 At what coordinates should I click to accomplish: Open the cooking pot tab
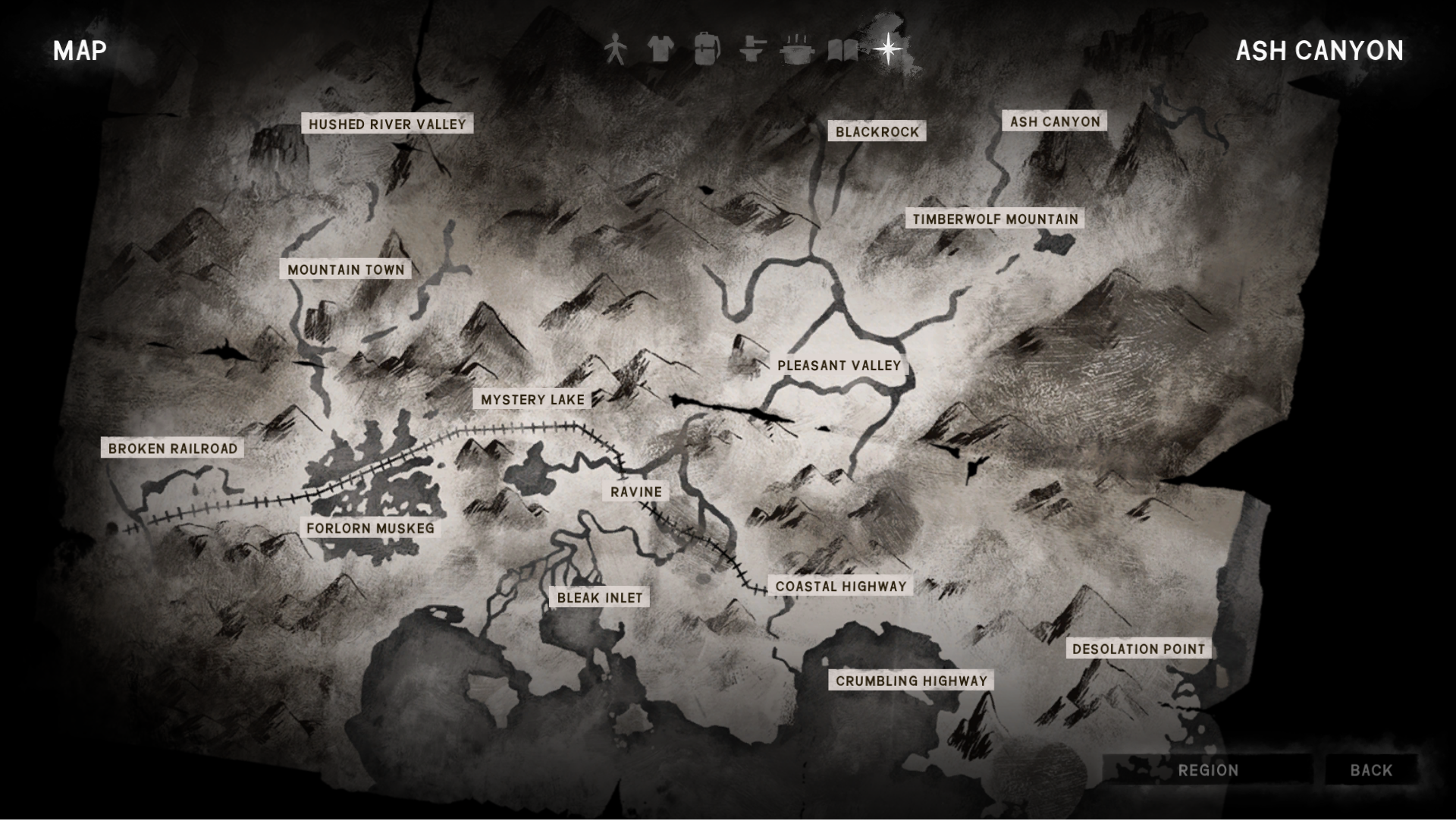point(797,50)
